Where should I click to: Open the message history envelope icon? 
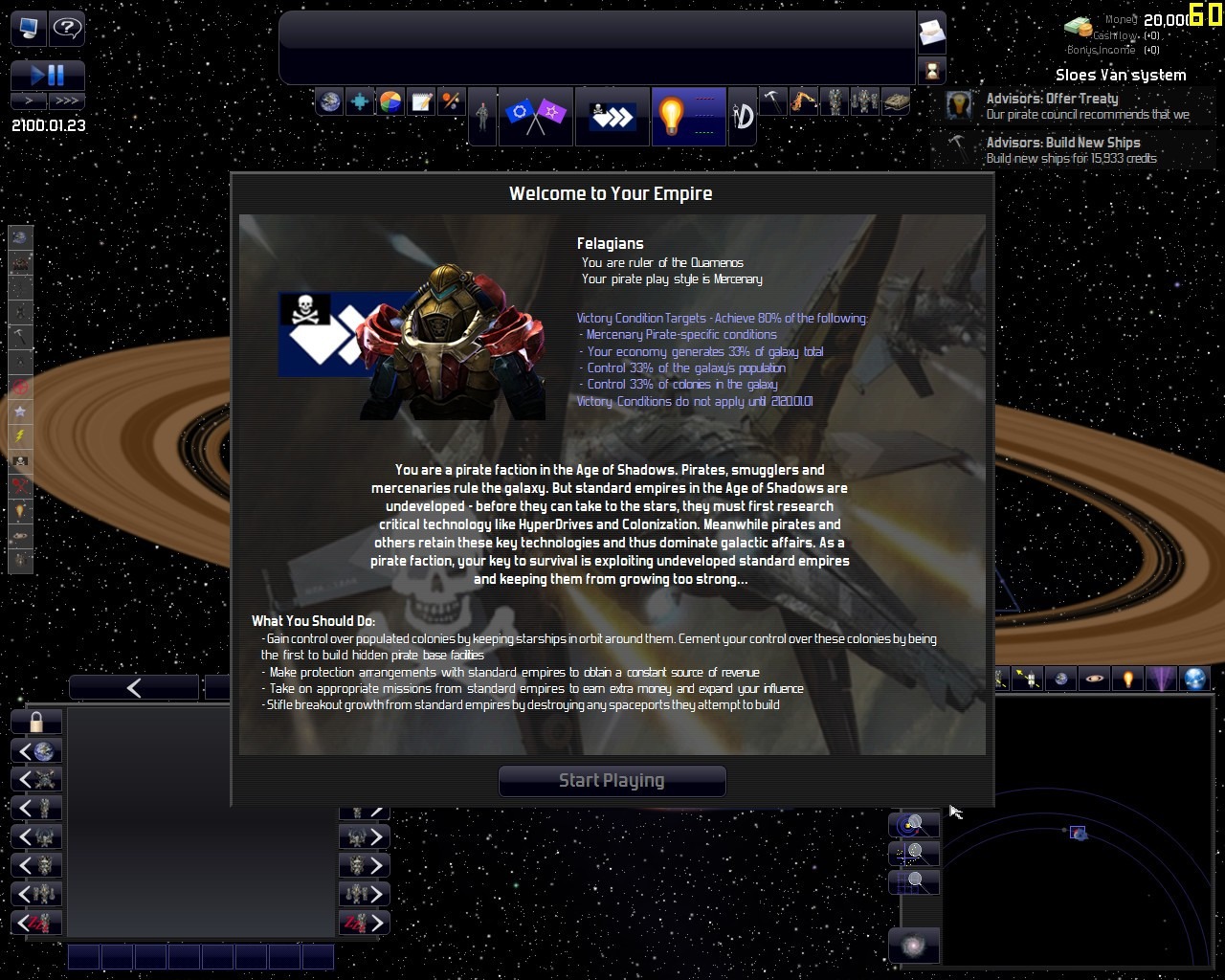[x=931, y=34]
